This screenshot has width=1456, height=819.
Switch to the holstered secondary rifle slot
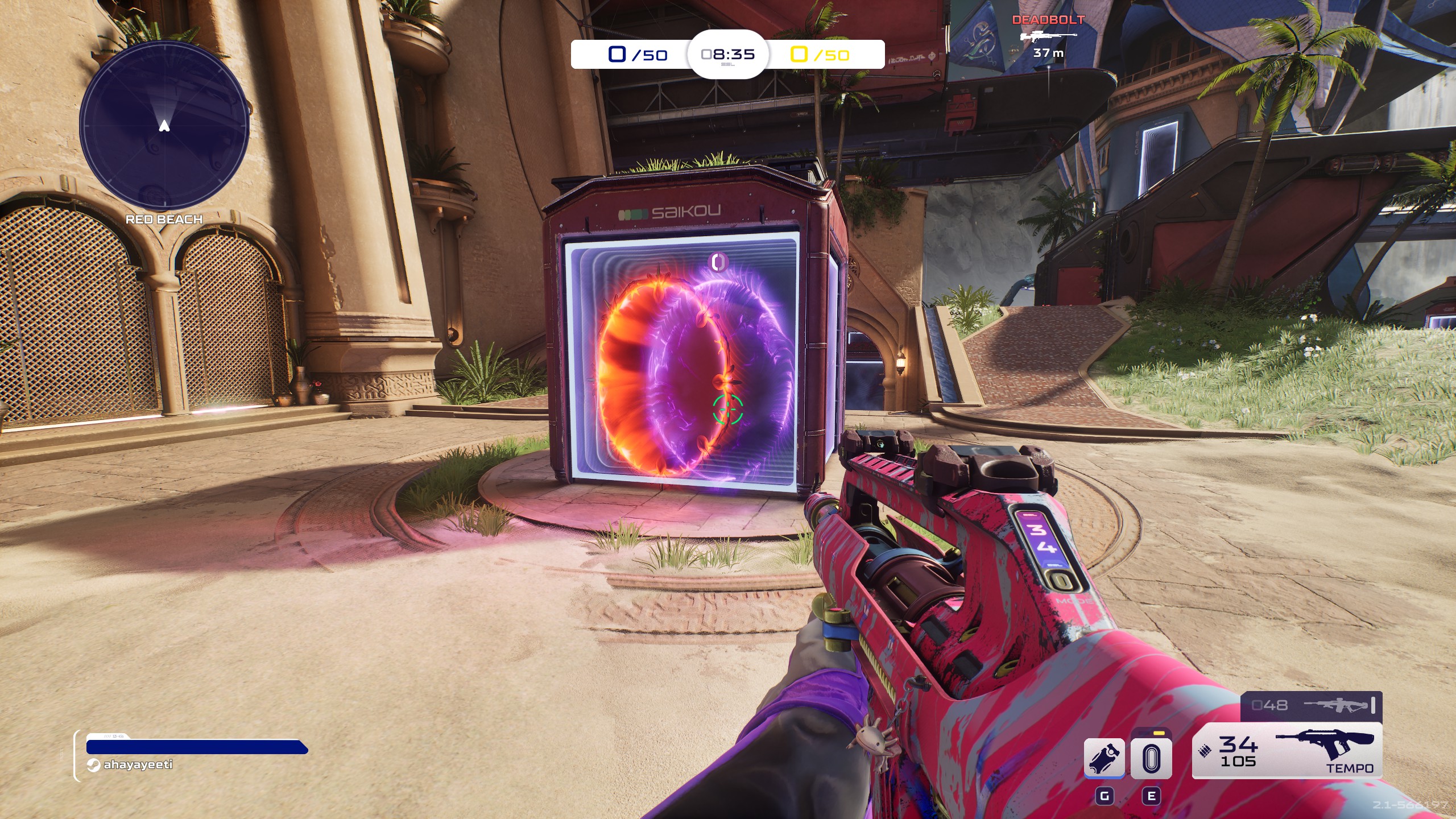tap(1311, 705)
